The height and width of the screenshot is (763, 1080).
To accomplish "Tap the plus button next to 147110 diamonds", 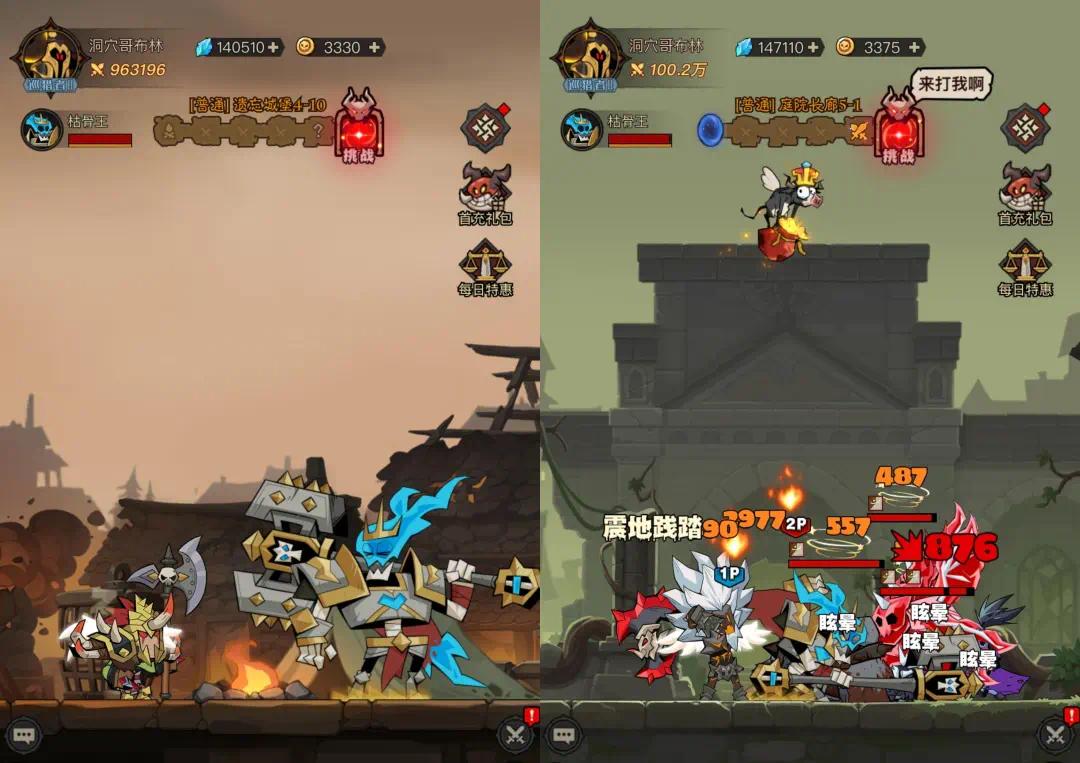I will [814, 47].
